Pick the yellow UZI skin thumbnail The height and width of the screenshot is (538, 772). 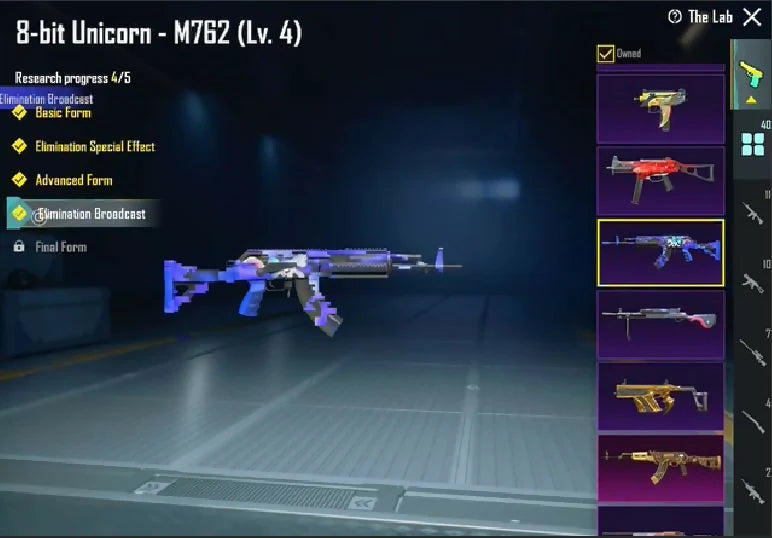pos(660,108)
